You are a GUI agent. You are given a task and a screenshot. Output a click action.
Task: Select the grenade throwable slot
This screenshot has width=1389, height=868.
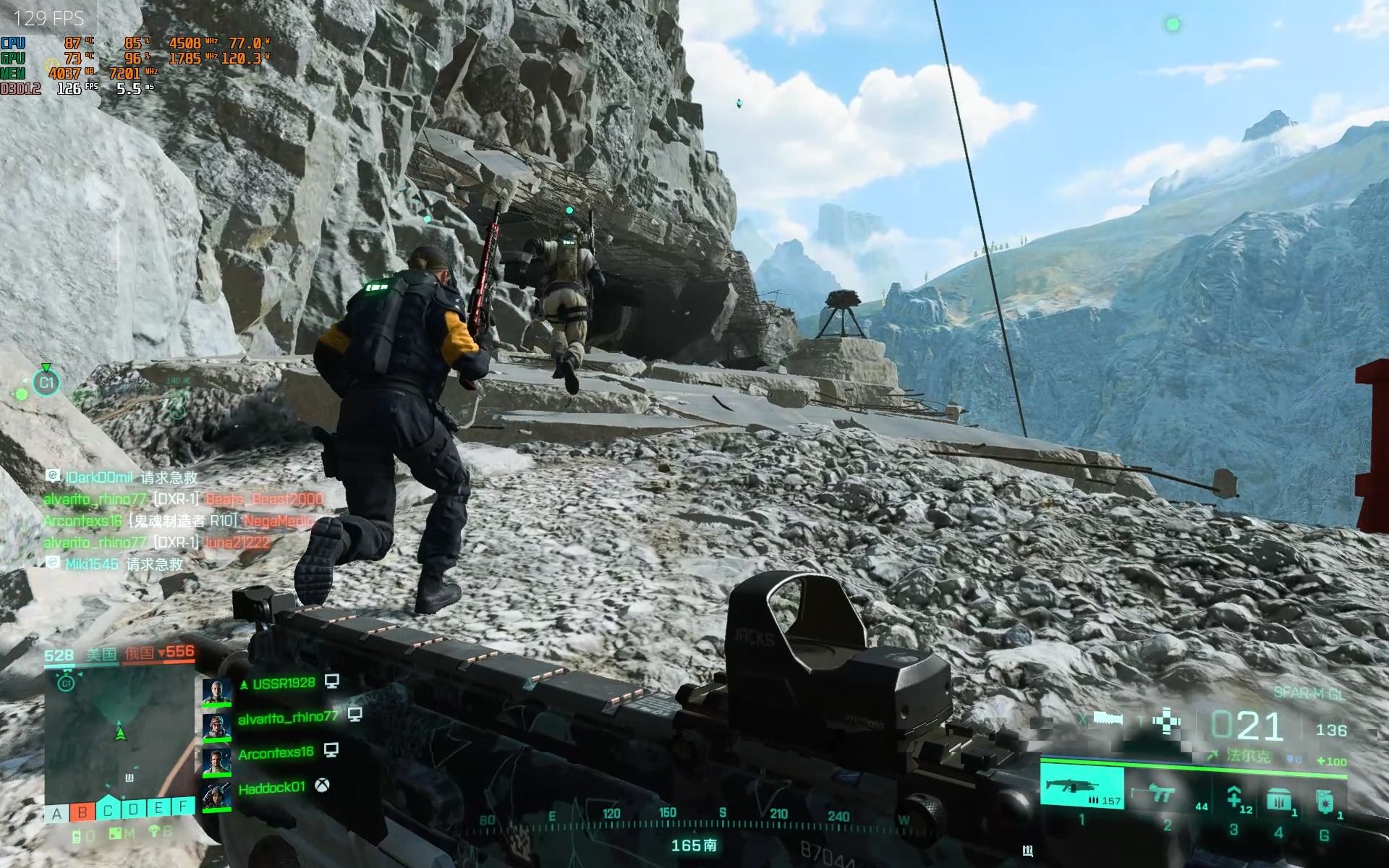(1323, 801)
